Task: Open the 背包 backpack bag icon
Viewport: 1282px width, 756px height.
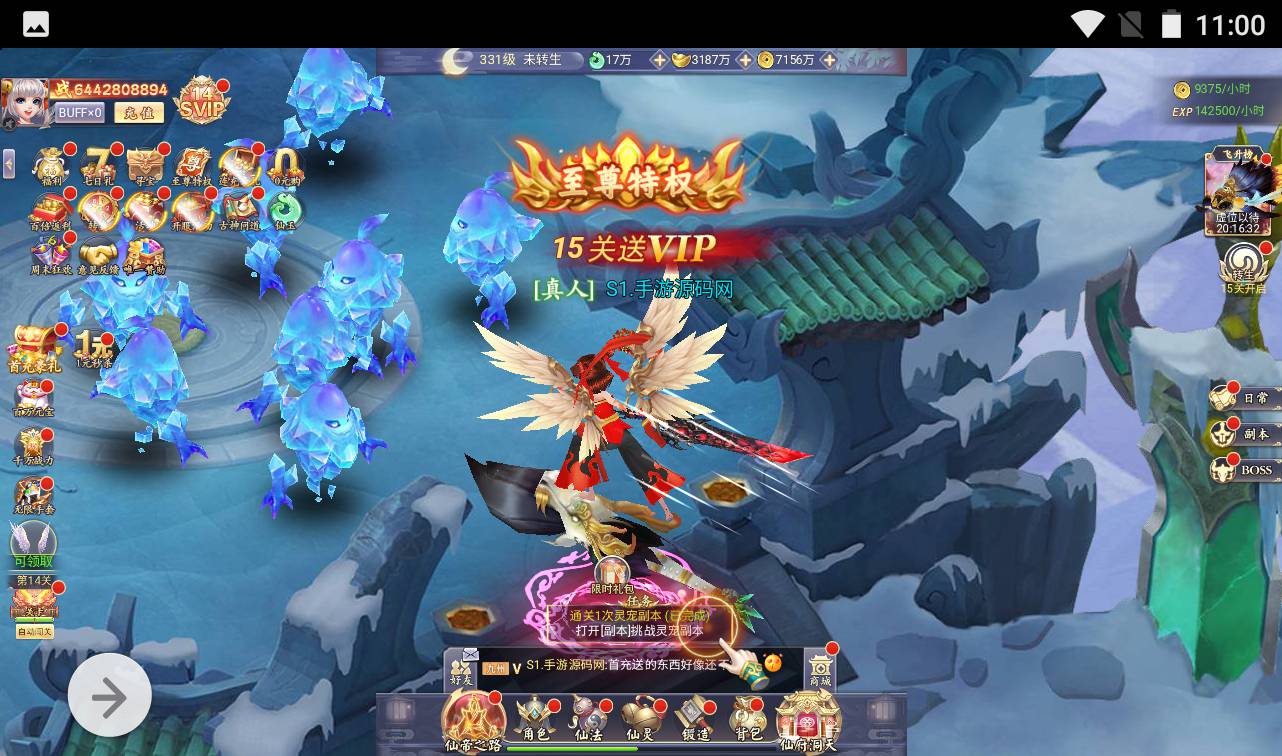Action: tap(745, 715)
